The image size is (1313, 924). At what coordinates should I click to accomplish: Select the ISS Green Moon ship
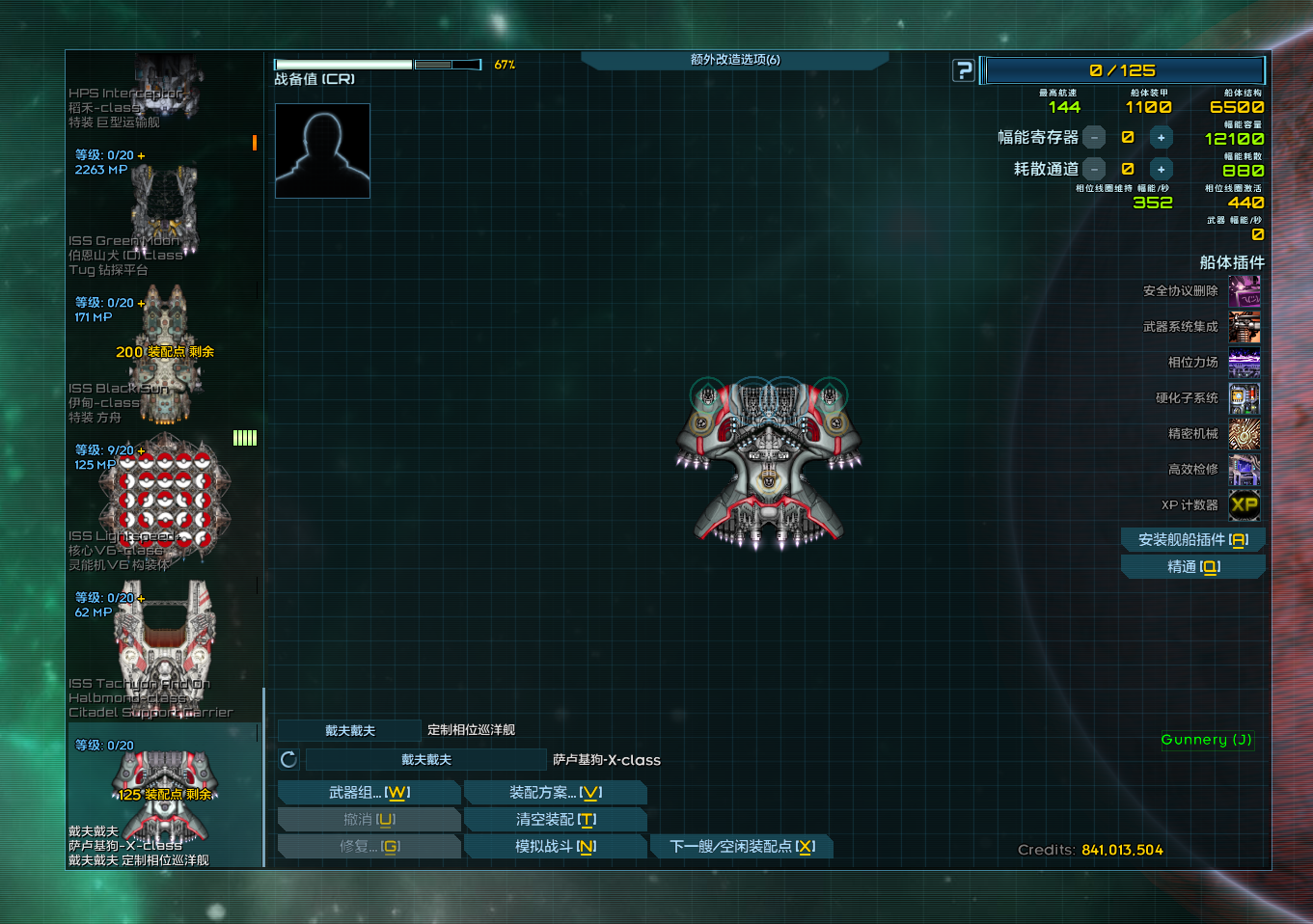pos(164,212)
